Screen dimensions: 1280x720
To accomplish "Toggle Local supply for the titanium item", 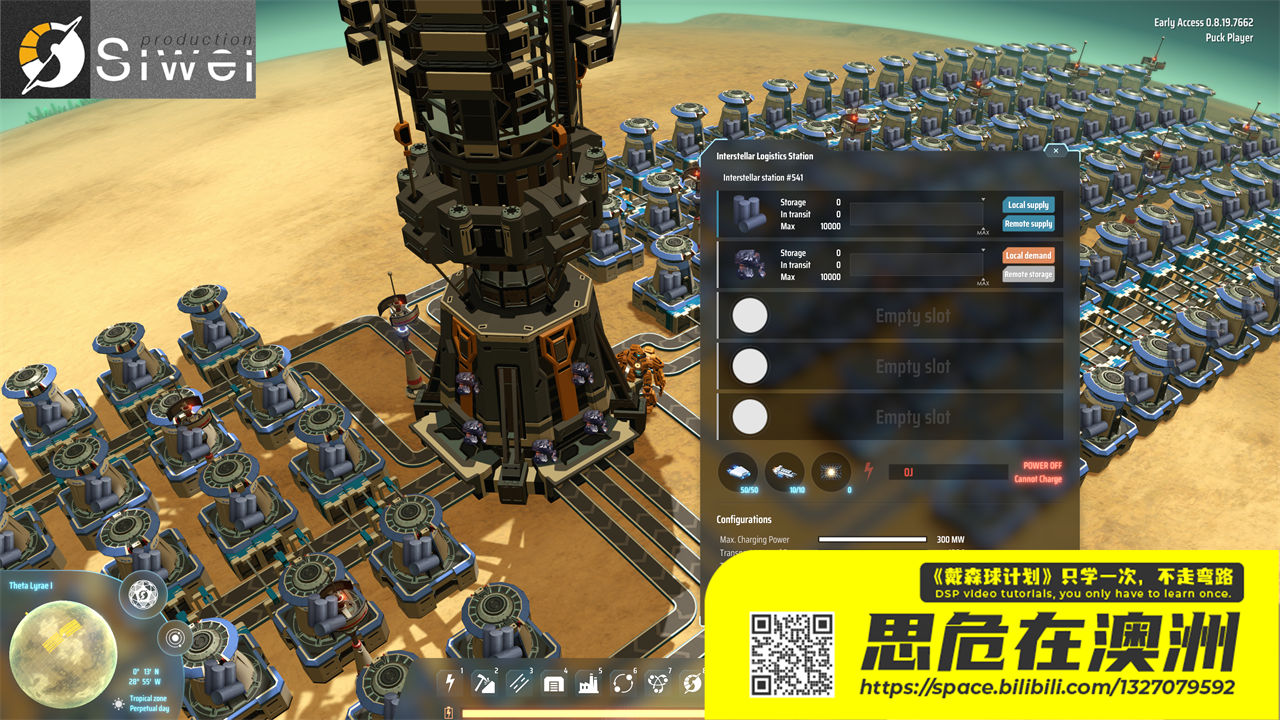I will click(1029, 205).
